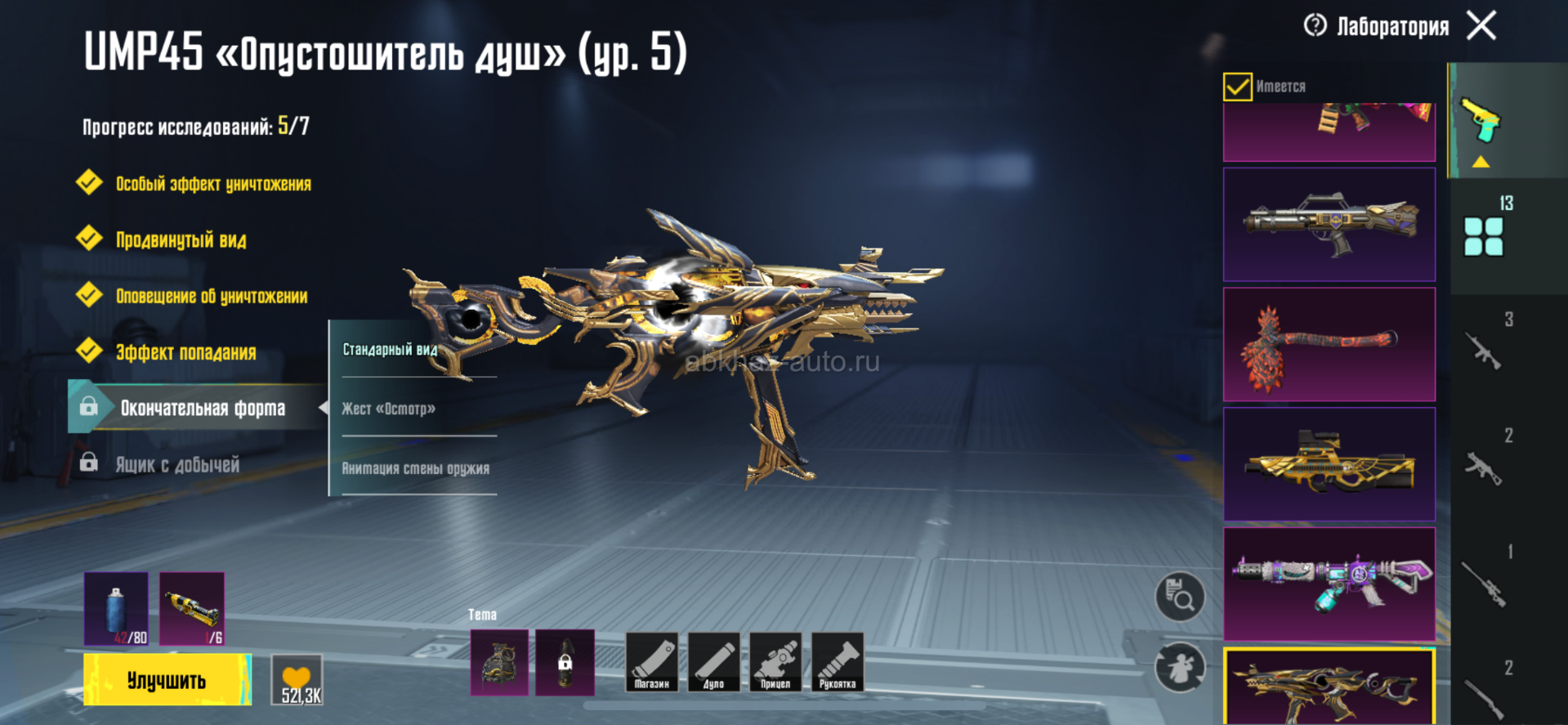Open the magnifier inspect weapon button
The height and width of the screenshot is (725, 1568).
pyautogui.click(x=1180, y=597)
